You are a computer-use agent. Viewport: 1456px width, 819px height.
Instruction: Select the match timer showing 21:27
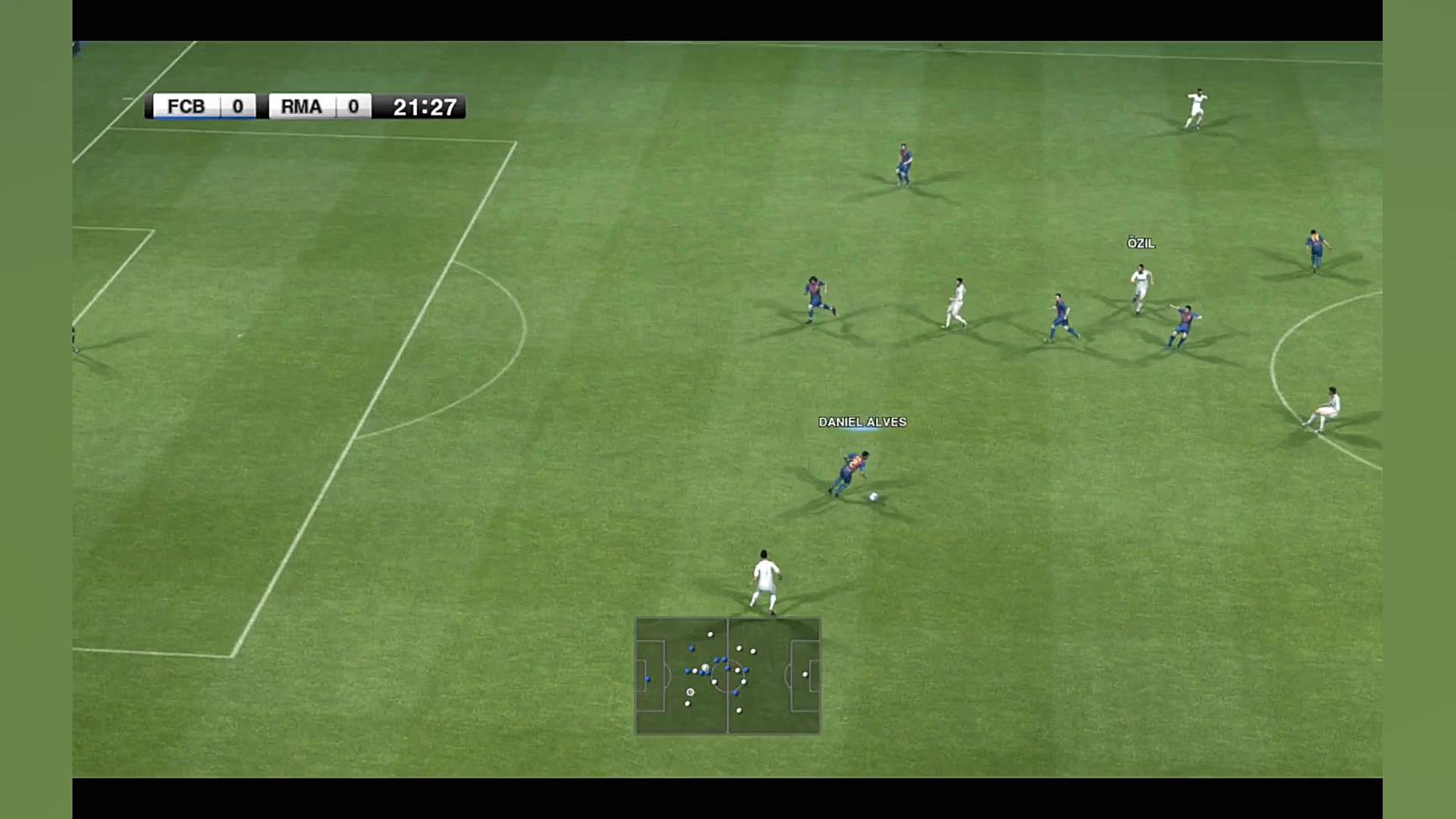(x=424, y=107)
